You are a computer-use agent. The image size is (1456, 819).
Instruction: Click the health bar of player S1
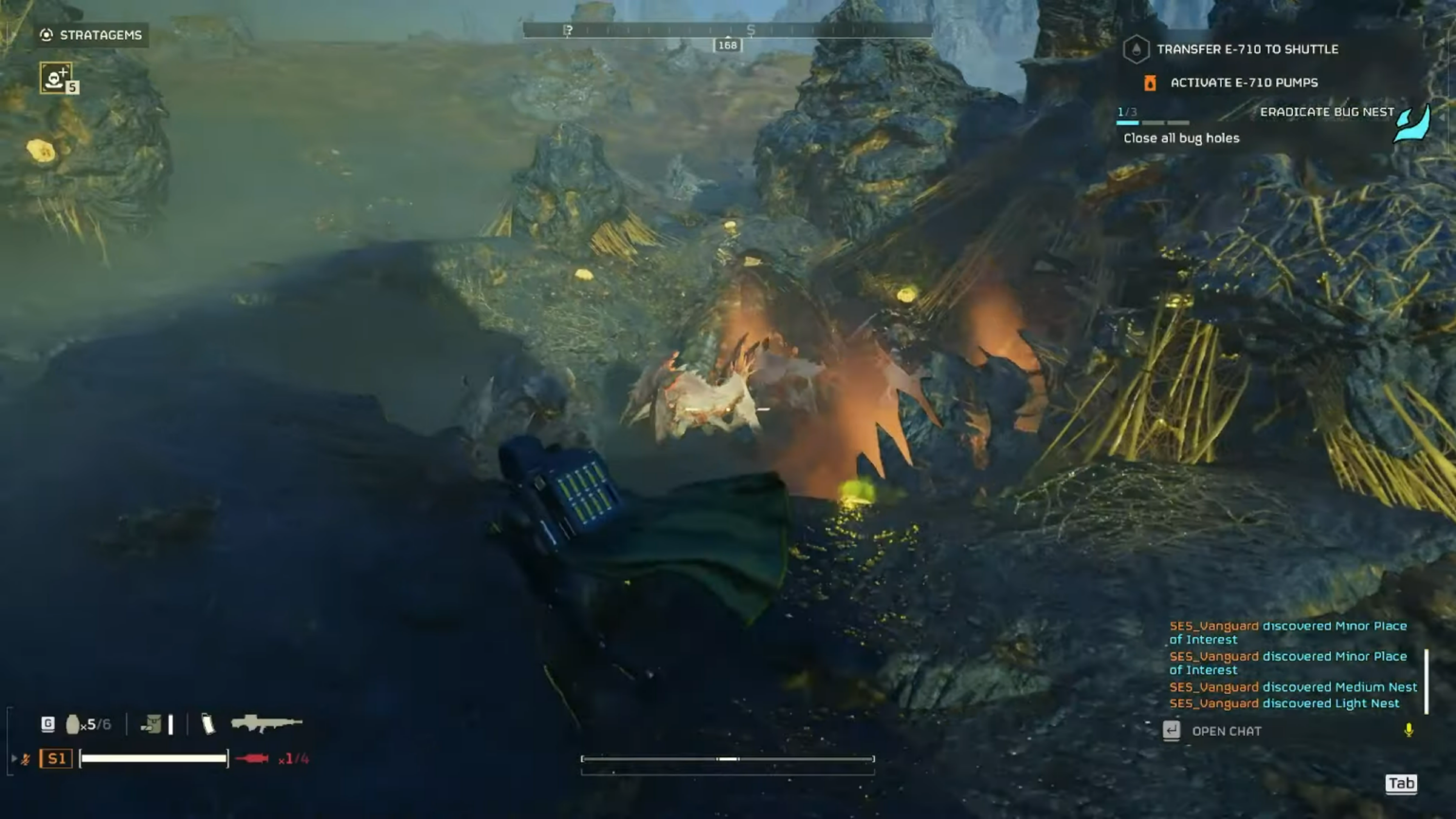coord(154,758)
